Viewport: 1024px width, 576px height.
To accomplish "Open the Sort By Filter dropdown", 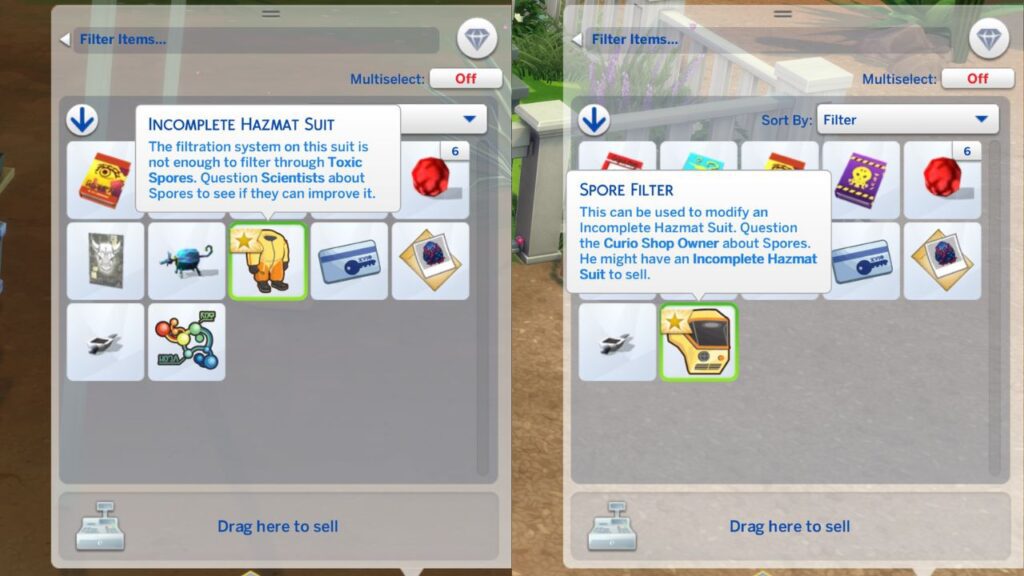I will (907, 120).
